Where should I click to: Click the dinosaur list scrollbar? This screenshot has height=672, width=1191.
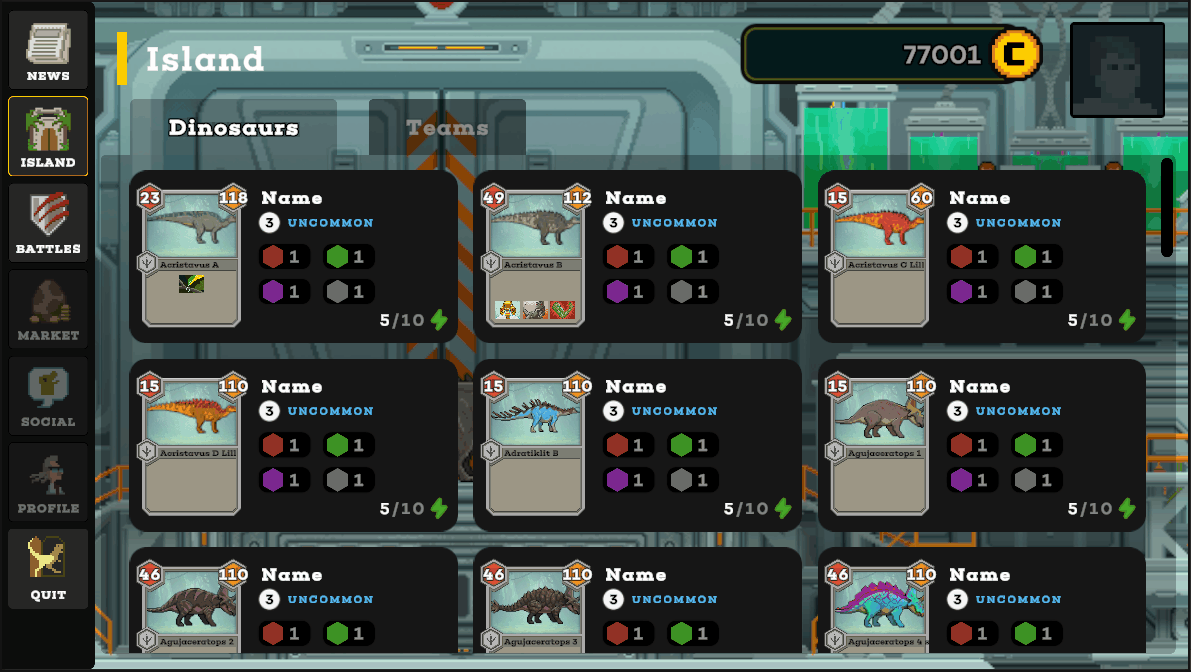point(1167,207)
